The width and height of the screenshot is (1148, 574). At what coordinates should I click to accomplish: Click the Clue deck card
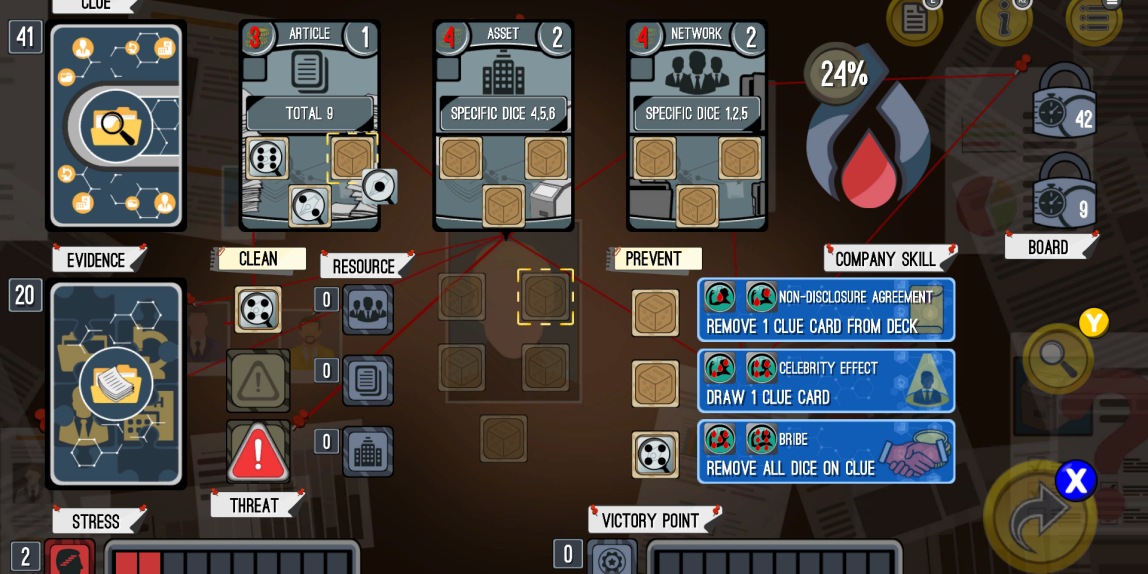pyautogui.click(x=116, y=126)
